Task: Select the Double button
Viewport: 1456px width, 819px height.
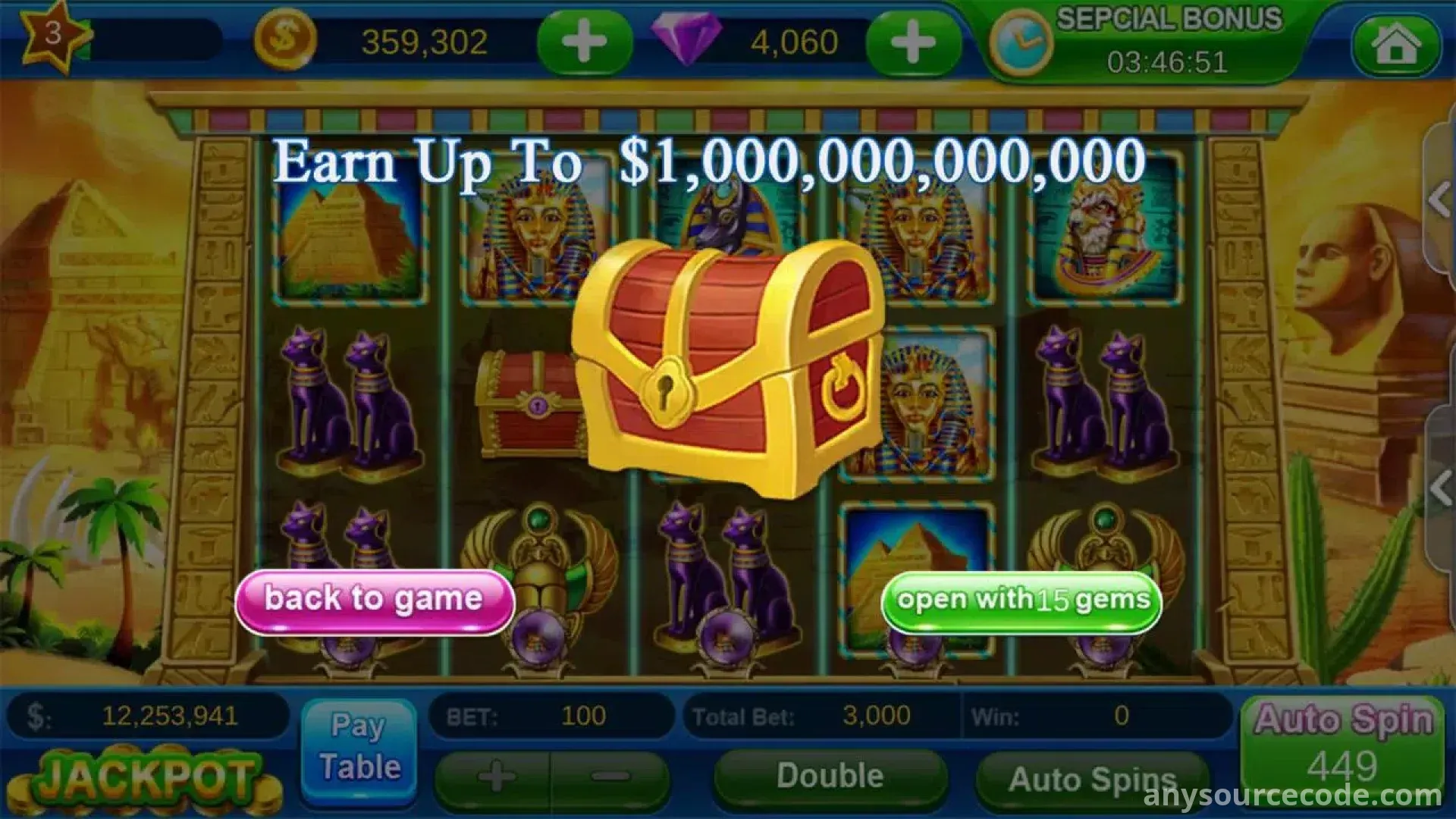Action: click(830, 777)
